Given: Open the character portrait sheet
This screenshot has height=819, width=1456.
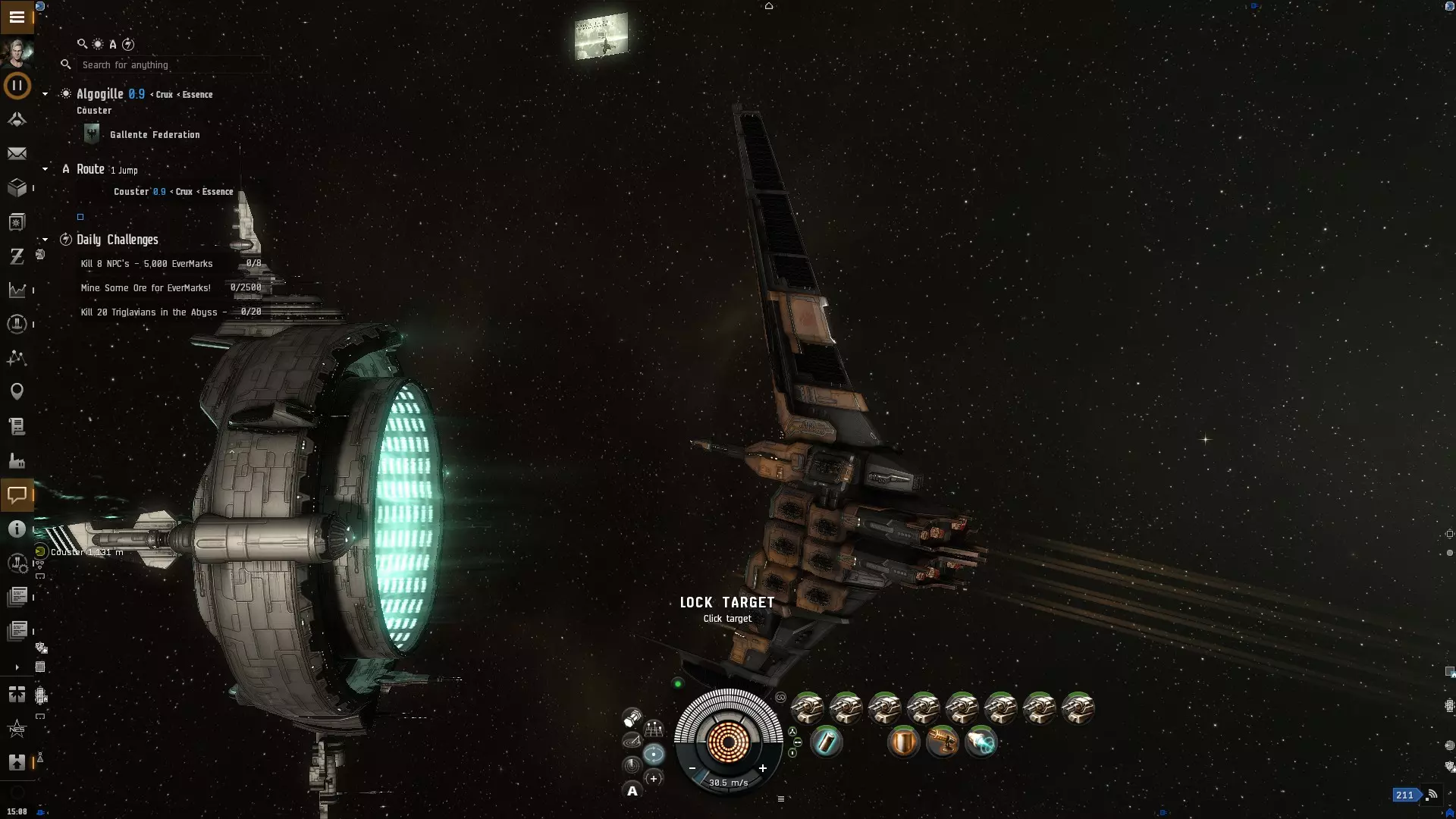Looking at the screenshot, I should 17,52.
